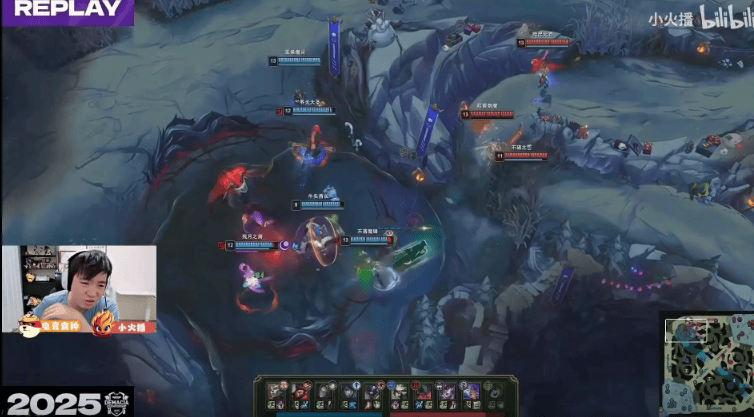
Task: Click the streamer webcam overlay
Action: [x=78, y=290]
